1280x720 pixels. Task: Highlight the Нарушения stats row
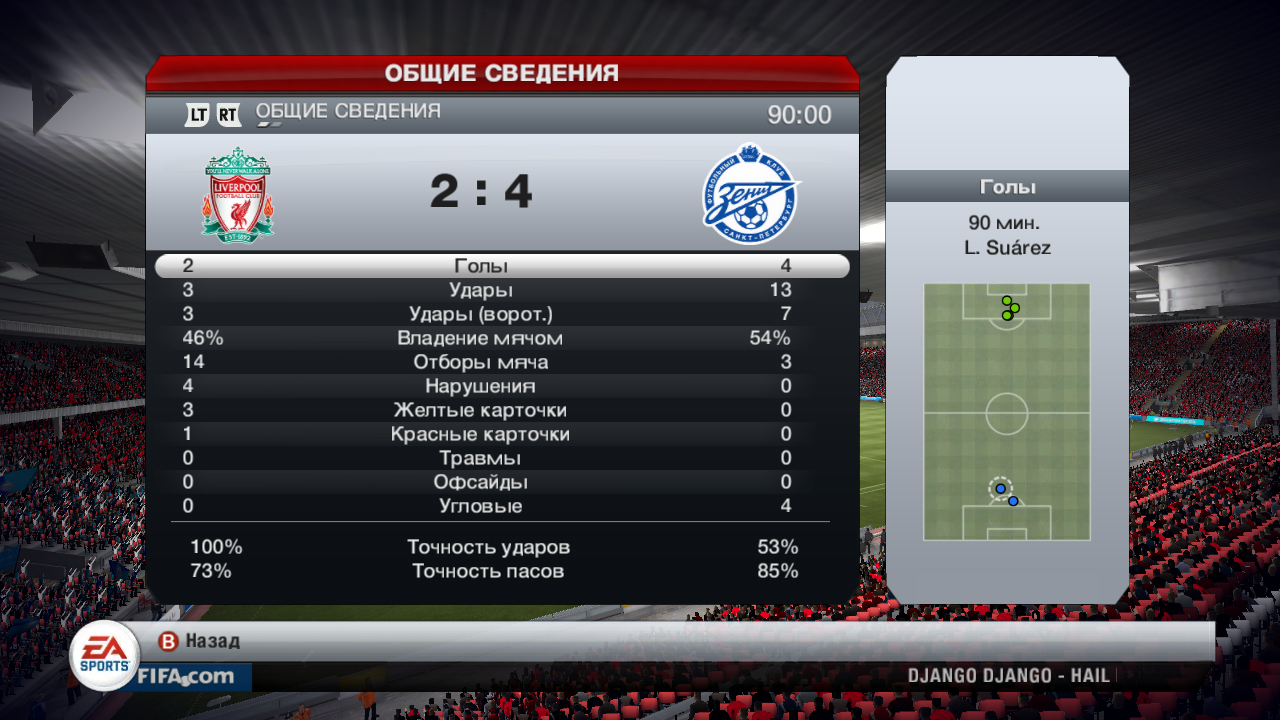click(x=481, y=386)
